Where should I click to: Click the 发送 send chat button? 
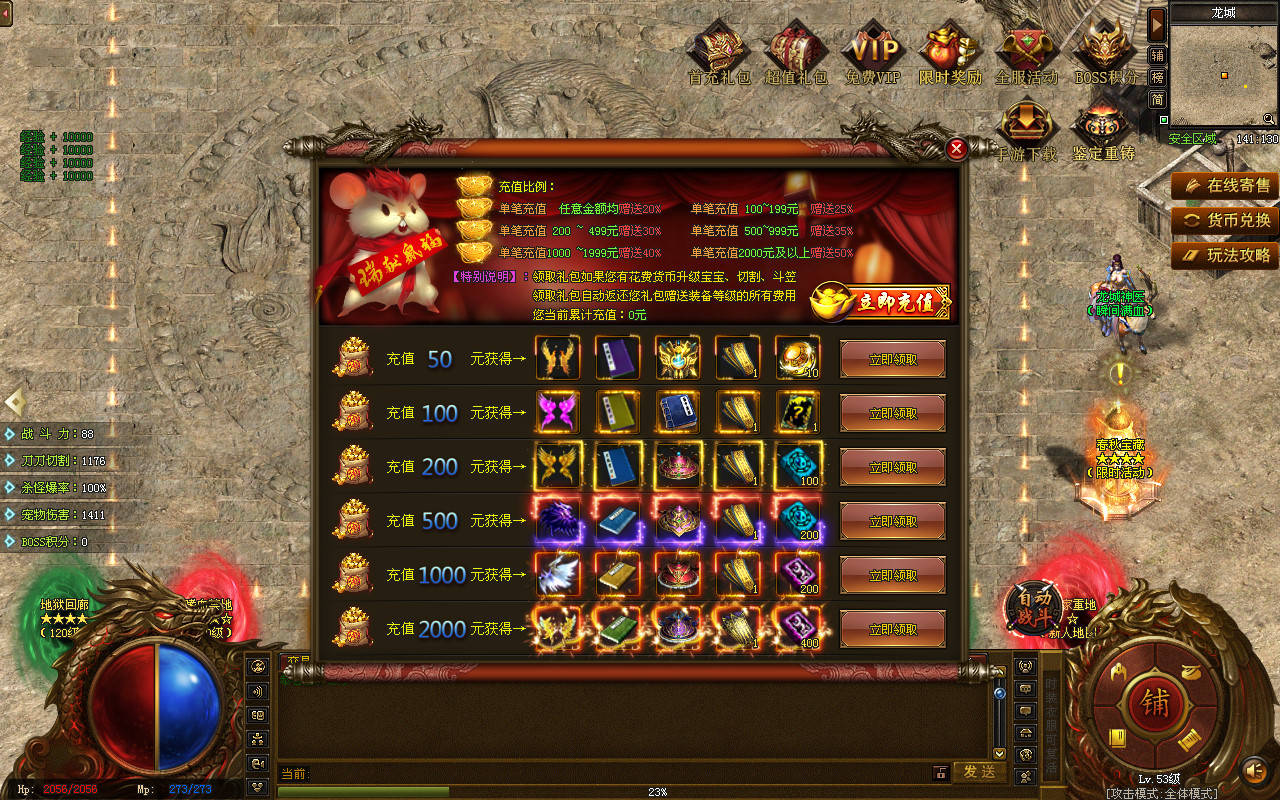coord(979,772)
